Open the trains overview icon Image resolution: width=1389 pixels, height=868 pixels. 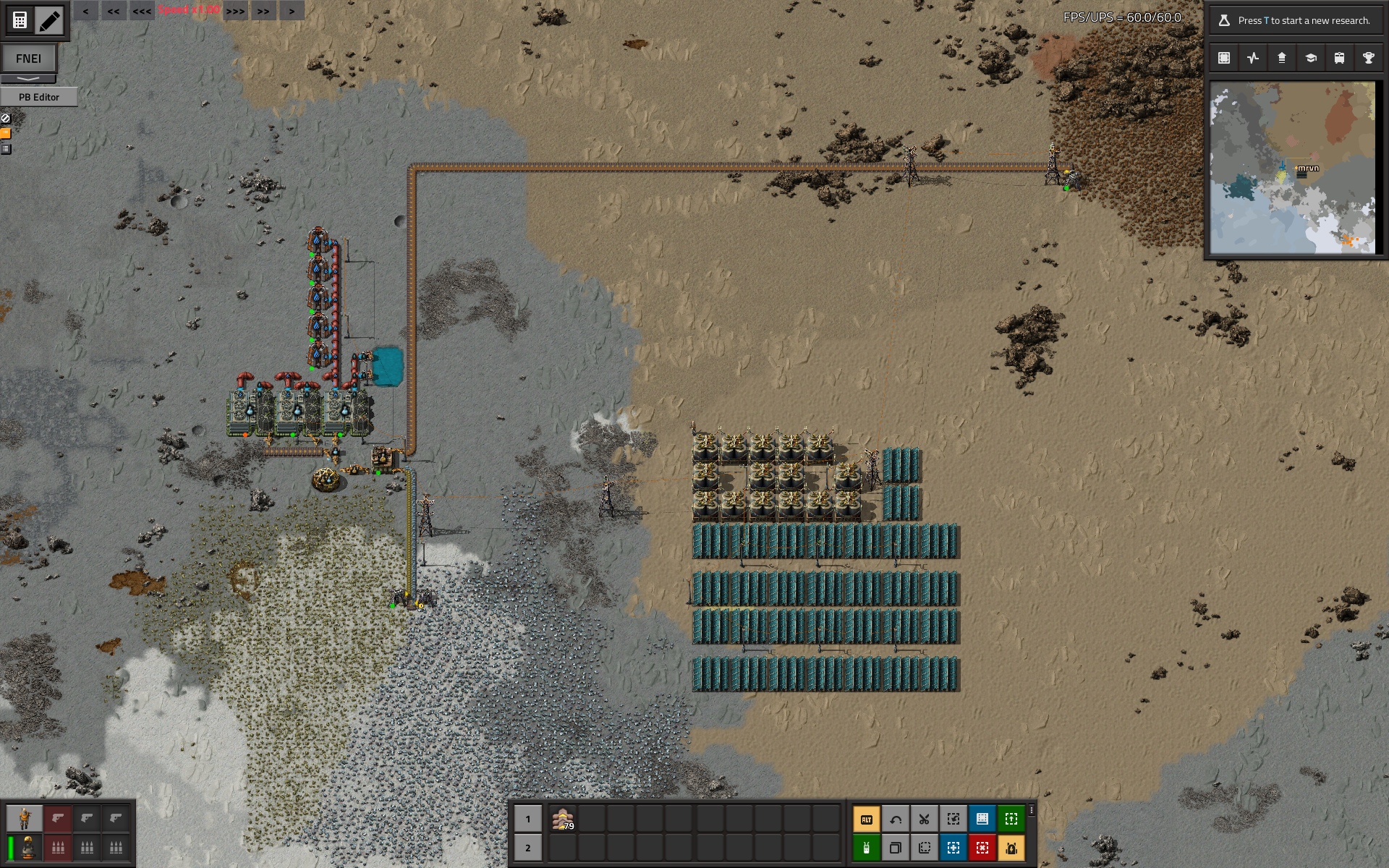pos(1339,58)
